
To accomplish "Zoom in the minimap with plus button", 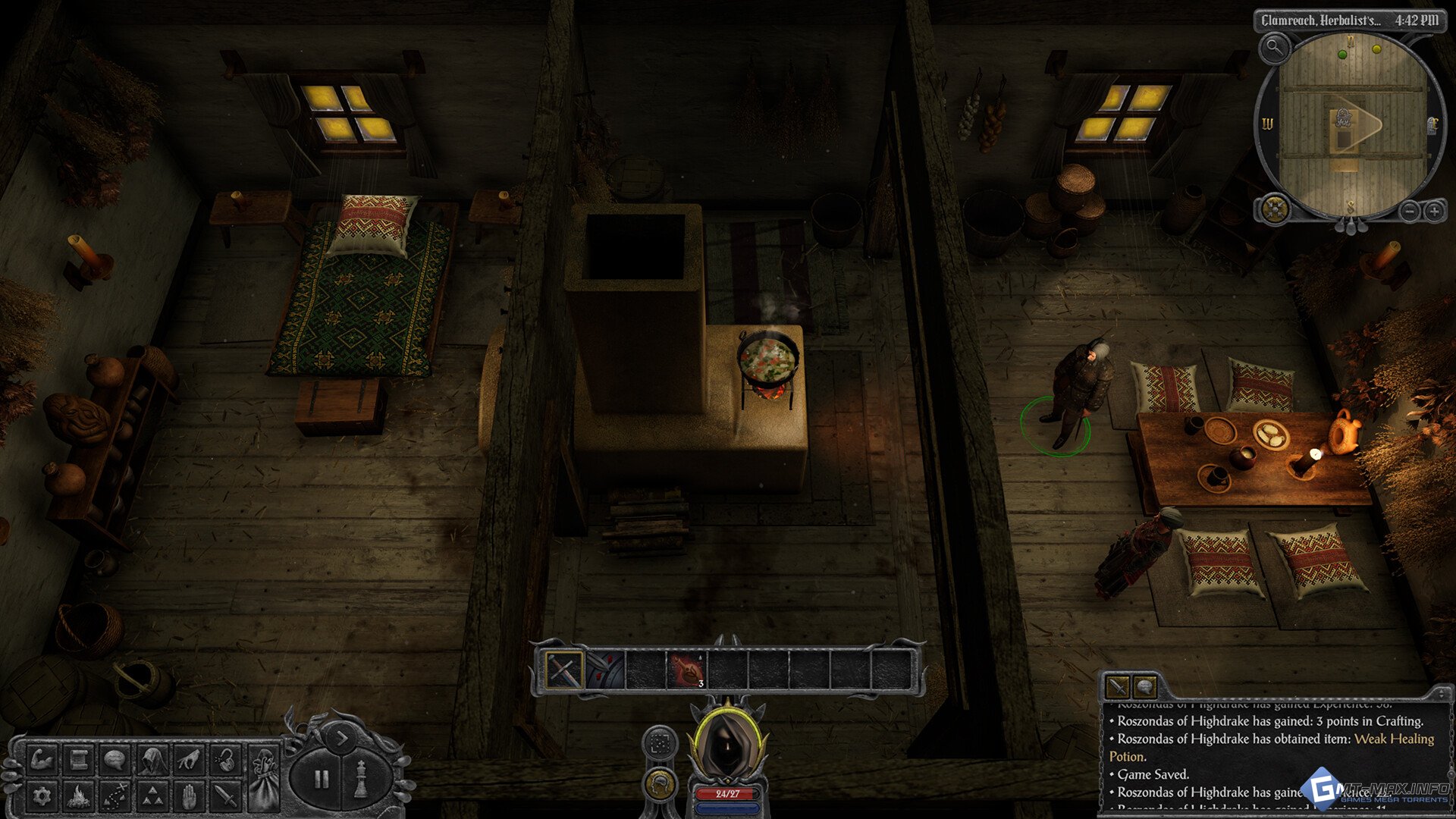I will pyautogui.click(x=1434, y=212).
